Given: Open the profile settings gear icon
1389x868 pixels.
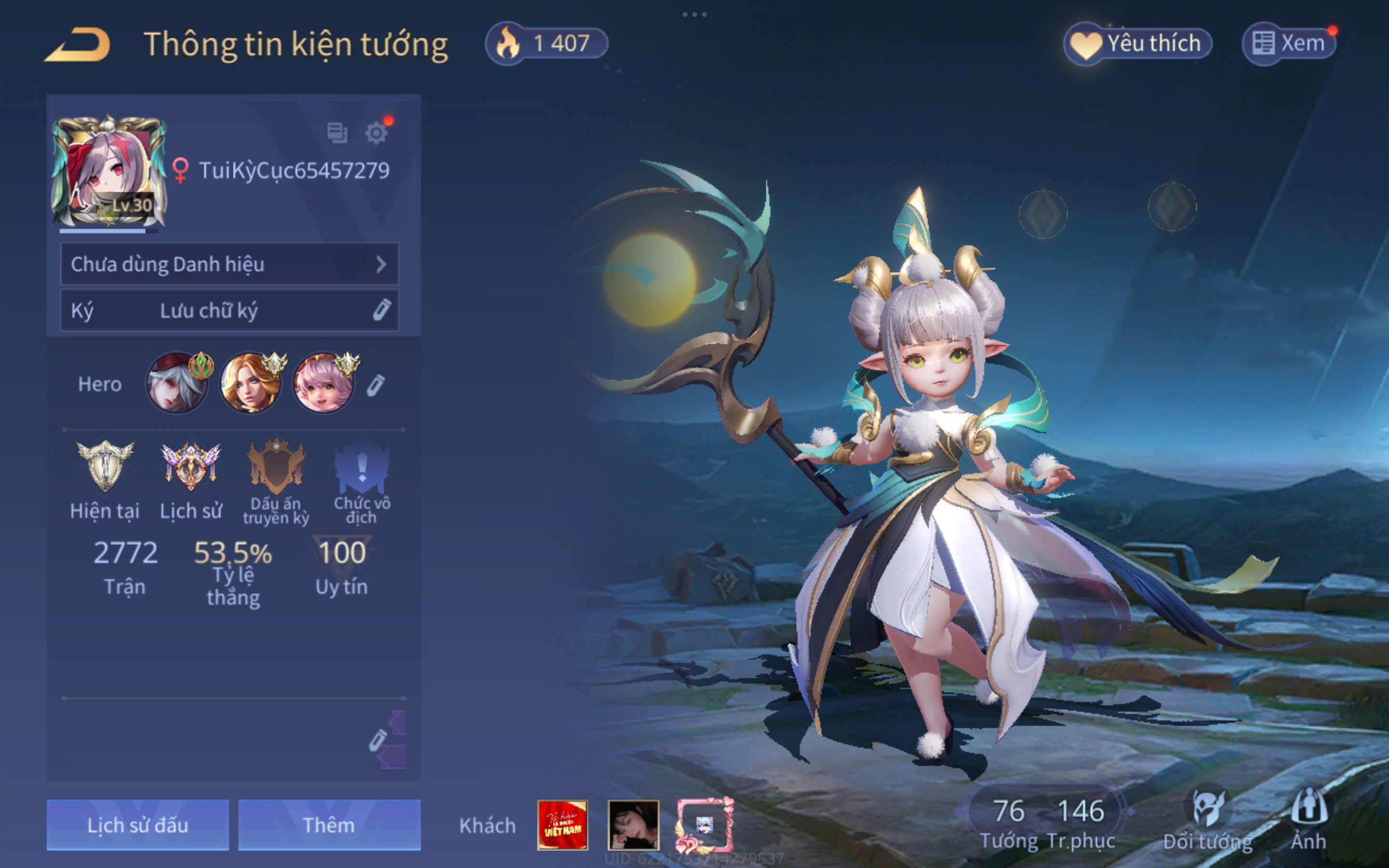Looking at the screenshot, I should point(377,133).
